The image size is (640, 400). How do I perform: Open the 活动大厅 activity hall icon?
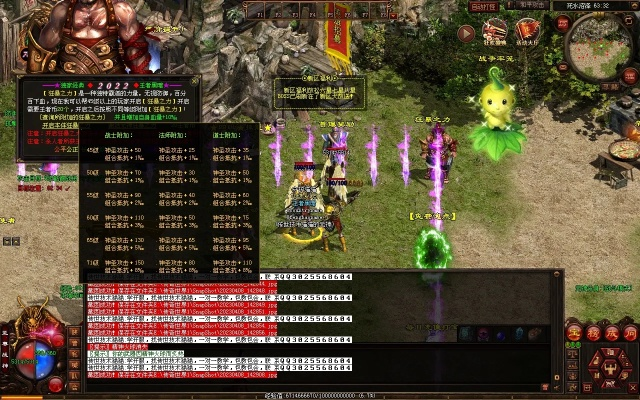(527, 30)
